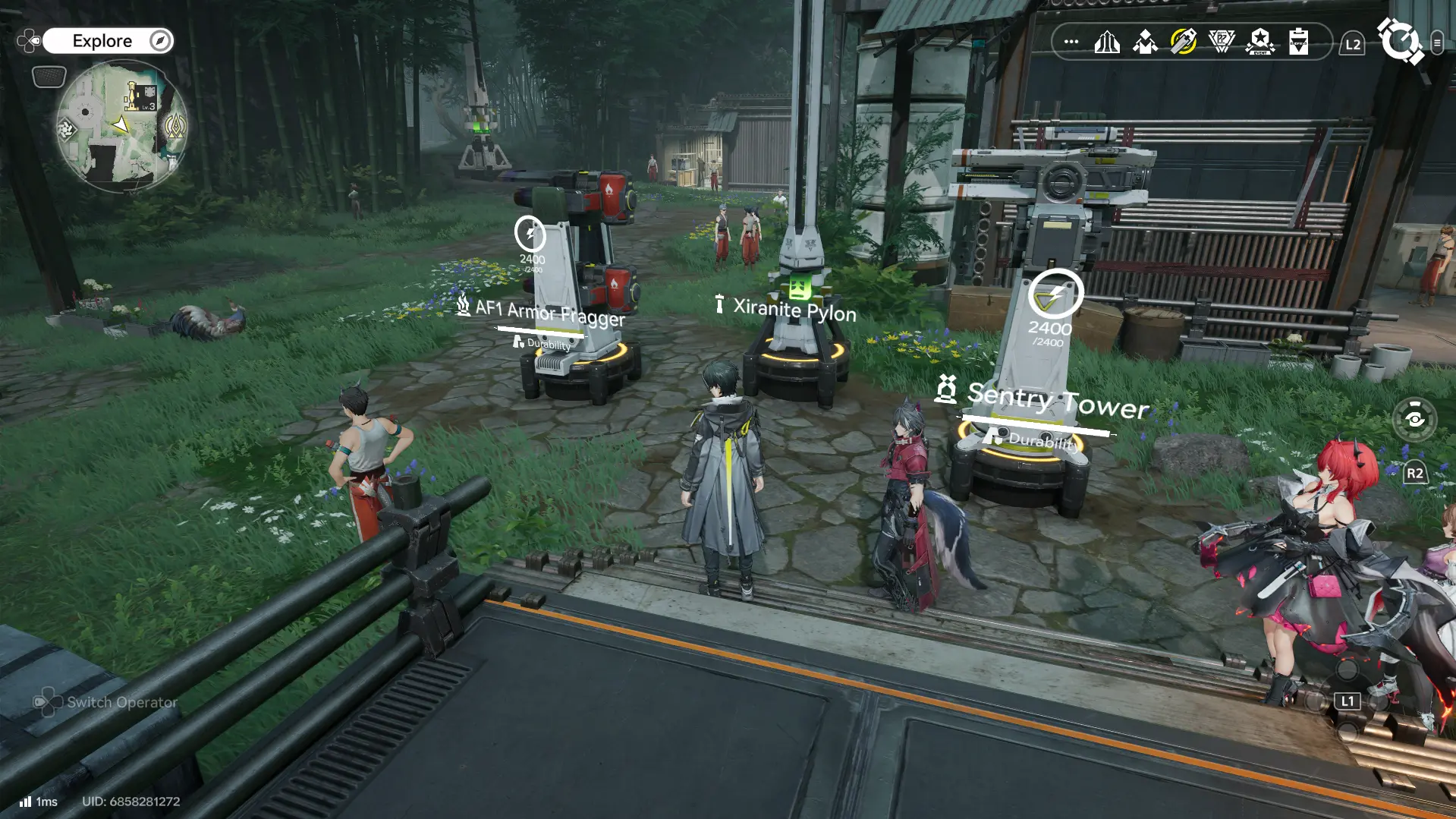This screenshot has height=819, width=1456.
Task: Select the yellow-circled weapon icon
Action: 1183,42
